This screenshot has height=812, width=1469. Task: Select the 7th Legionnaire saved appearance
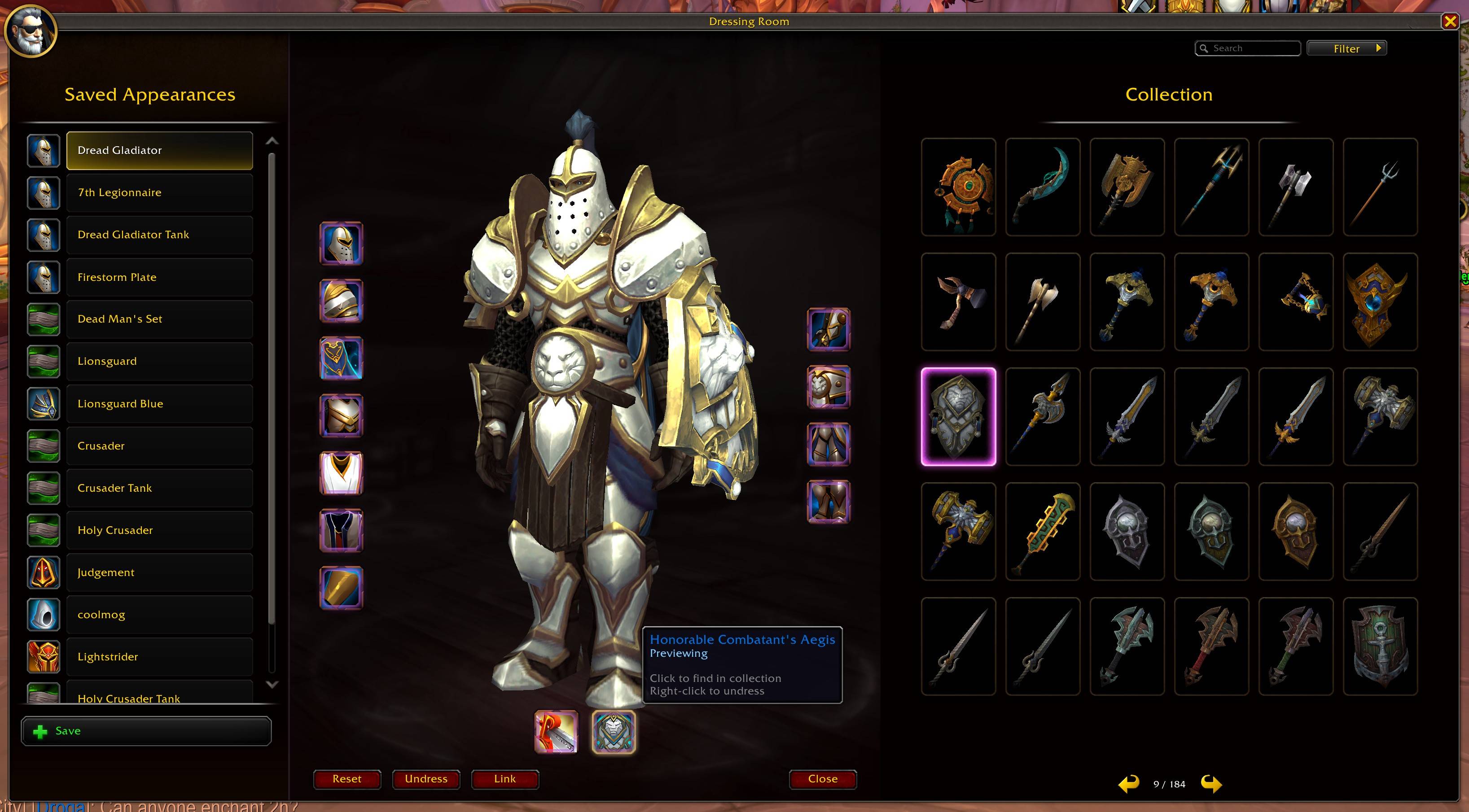click(x=159, y=192)
